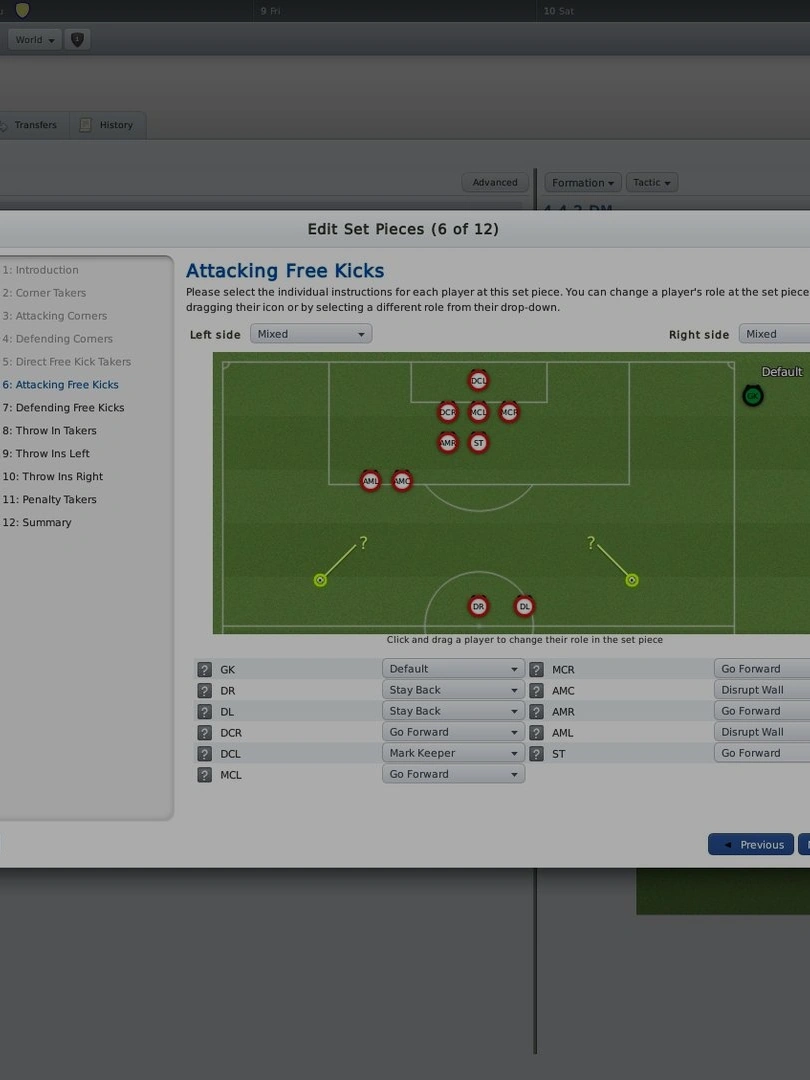Click the help icon next to DL

click(x=204, y=712)
